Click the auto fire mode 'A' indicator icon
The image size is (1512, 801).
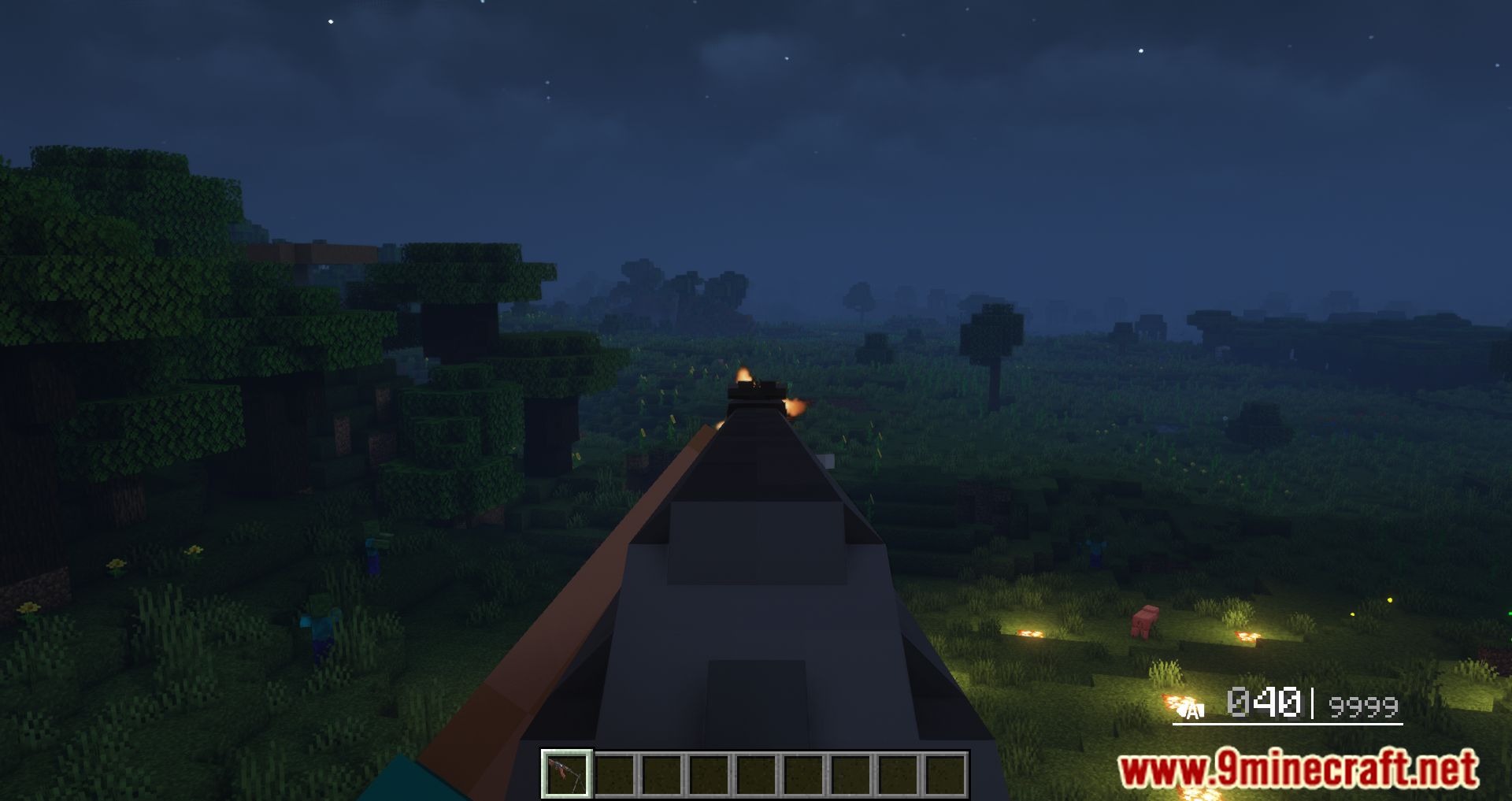pos(1194,711)
